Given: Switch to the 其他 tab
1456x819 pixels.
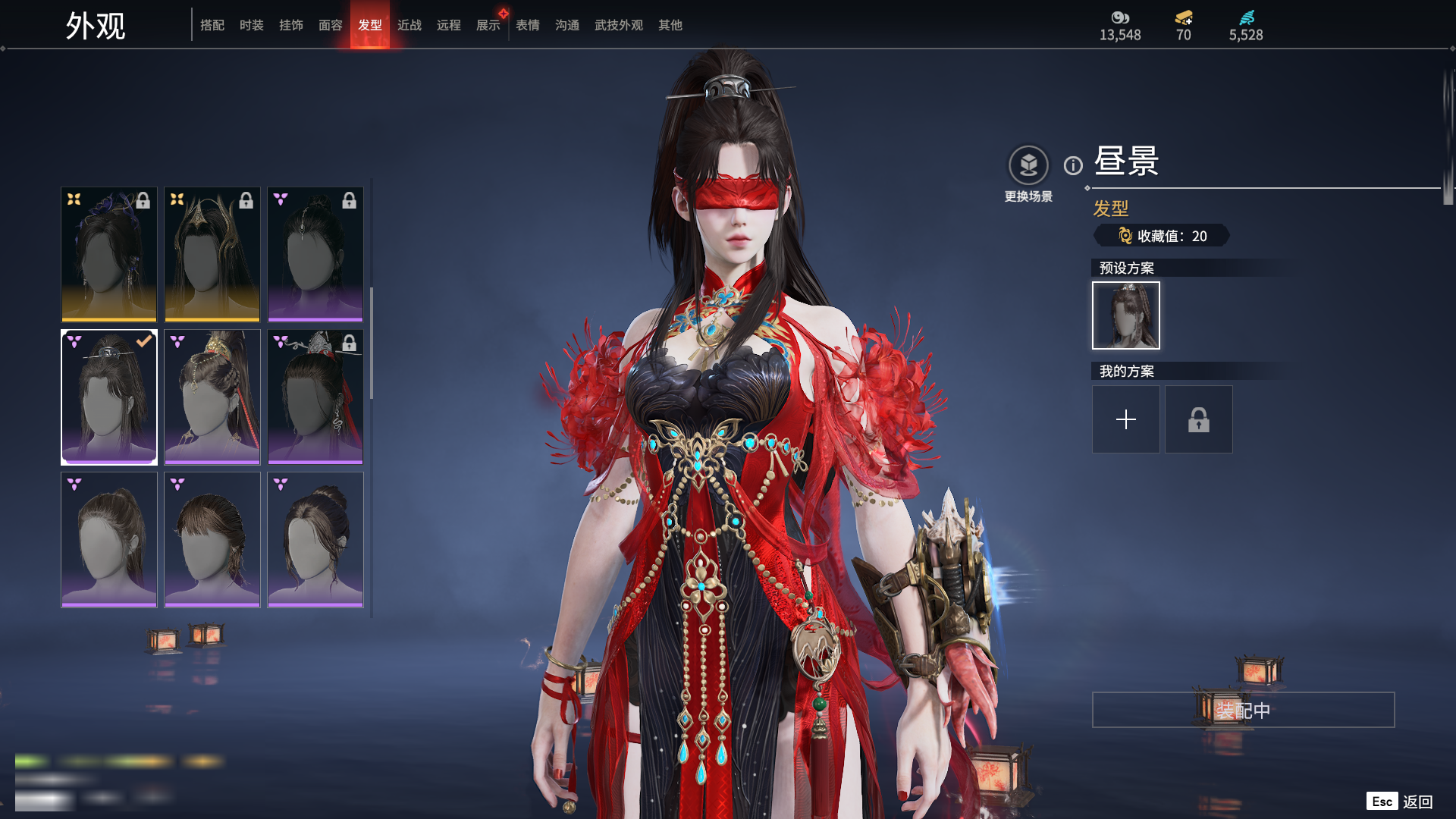Looking at the screenshot, I should tap(670, 25).
